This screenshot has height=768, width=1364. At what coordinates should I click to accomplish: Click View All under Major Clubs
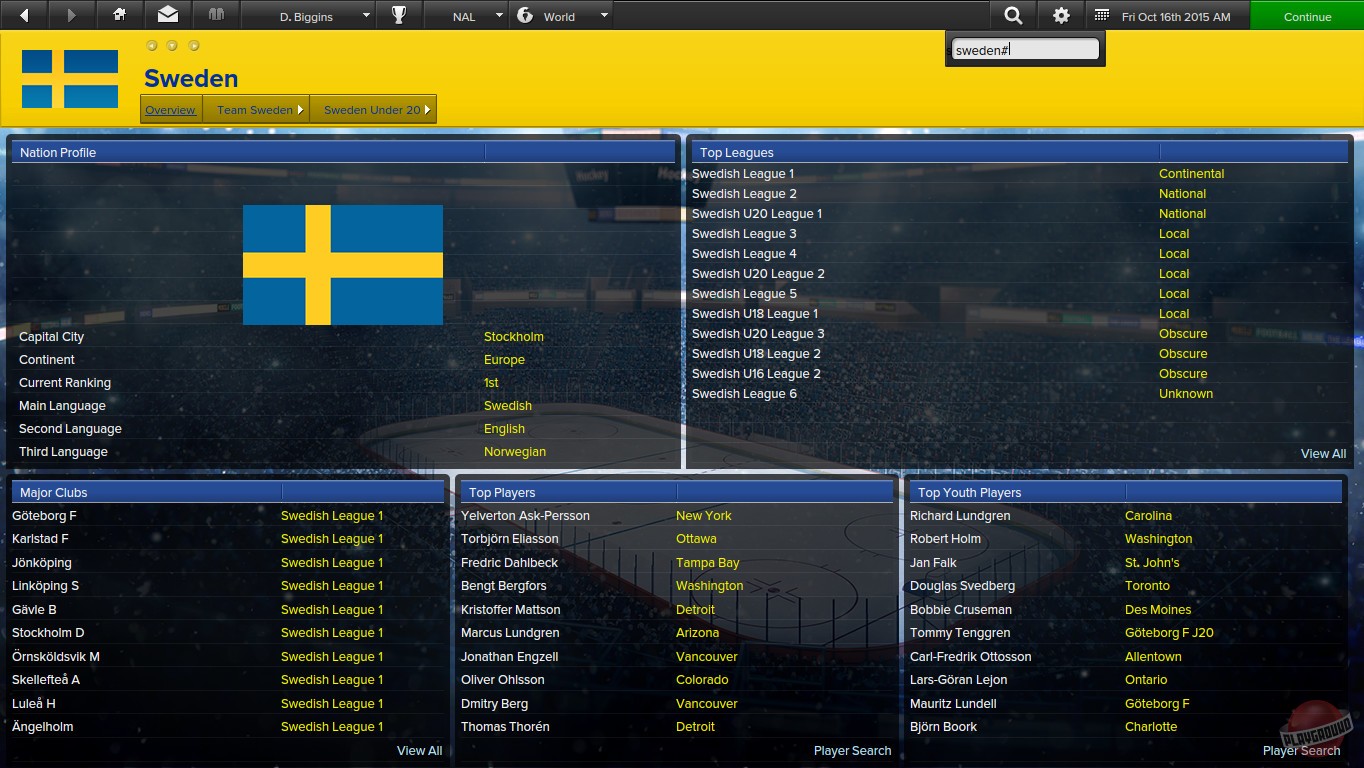click(419, 750)
